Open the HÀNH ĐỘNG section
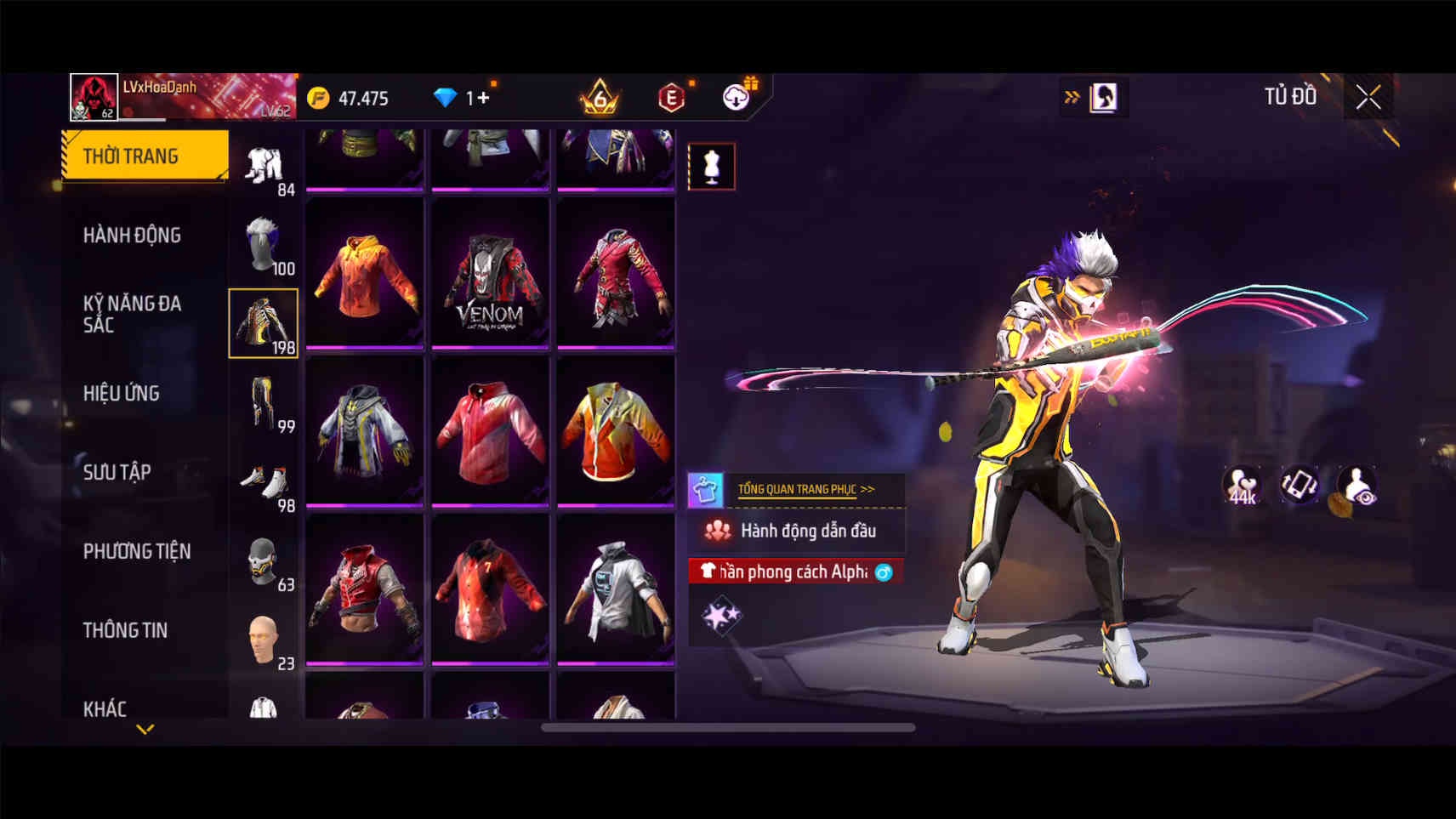Viewport: 1456px width, 819px height. [x=132, y=235]
